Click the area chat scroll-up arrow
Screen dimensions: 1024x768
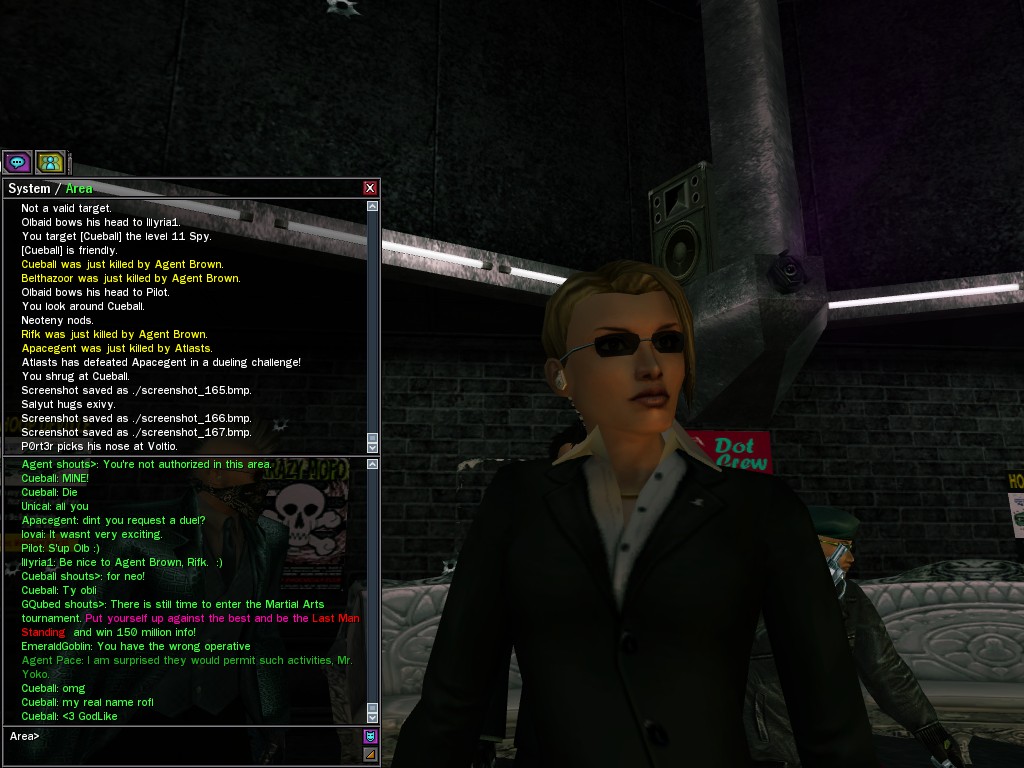click(x=373, y=465)
